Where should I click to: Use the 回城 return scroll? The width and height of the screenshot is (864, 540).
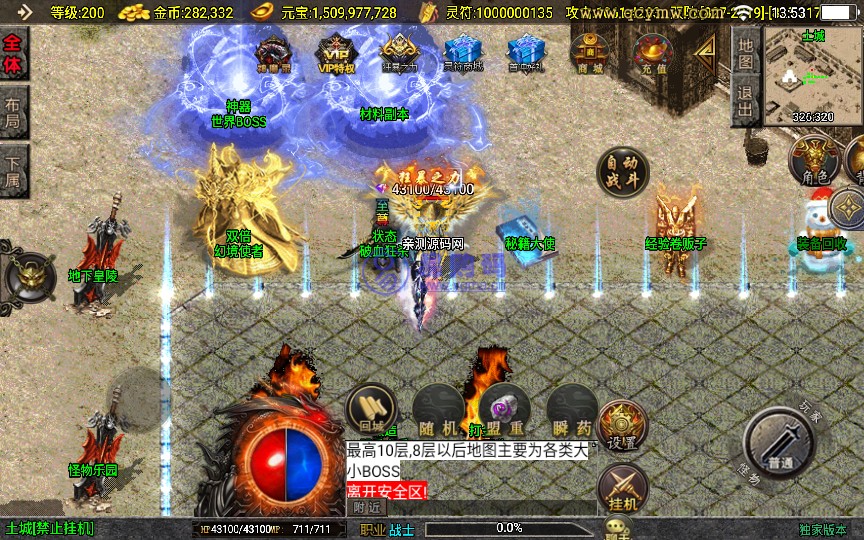coord(370,408)
